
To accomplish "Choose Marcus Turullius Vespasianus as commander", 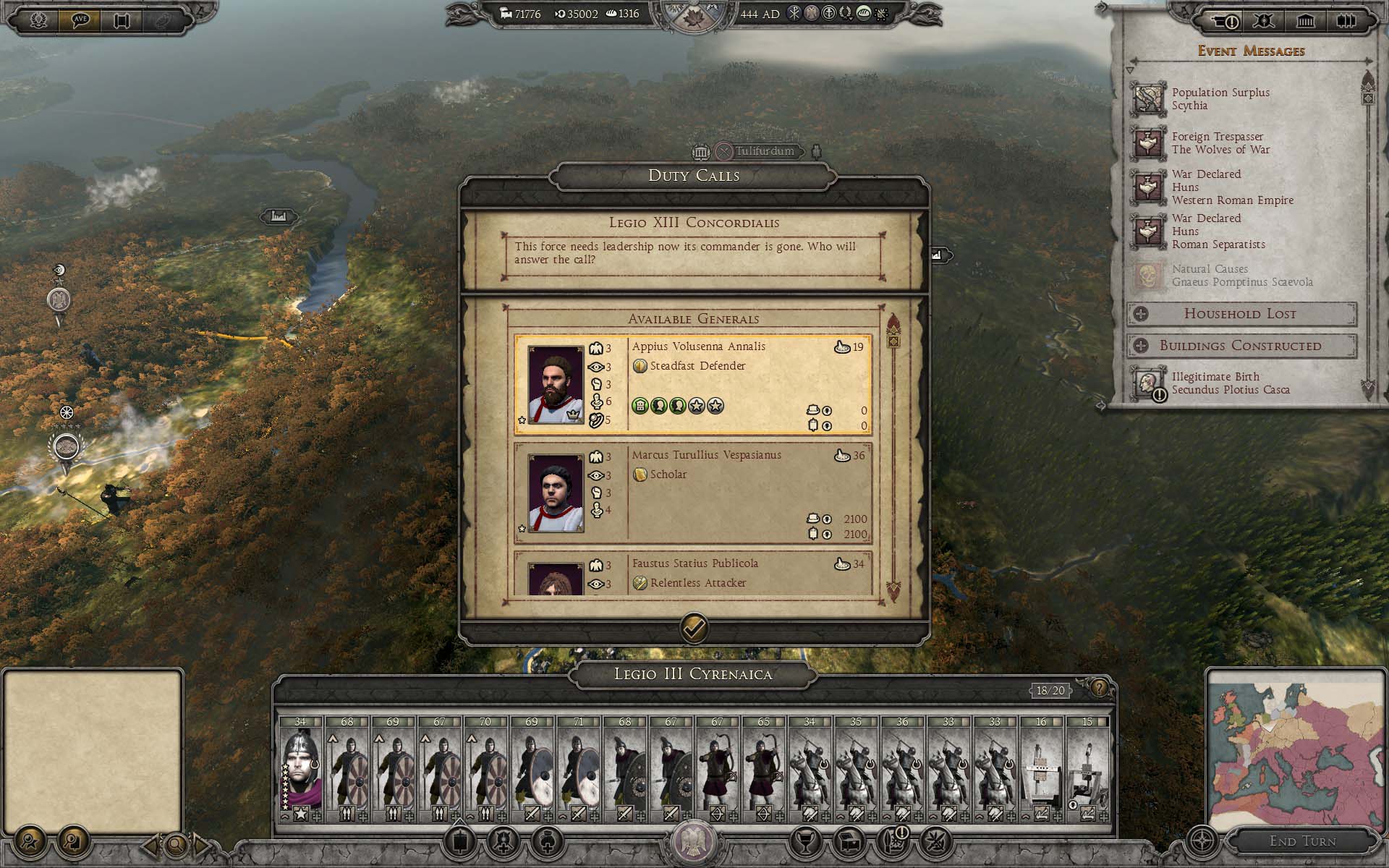I will coord(693,493).
